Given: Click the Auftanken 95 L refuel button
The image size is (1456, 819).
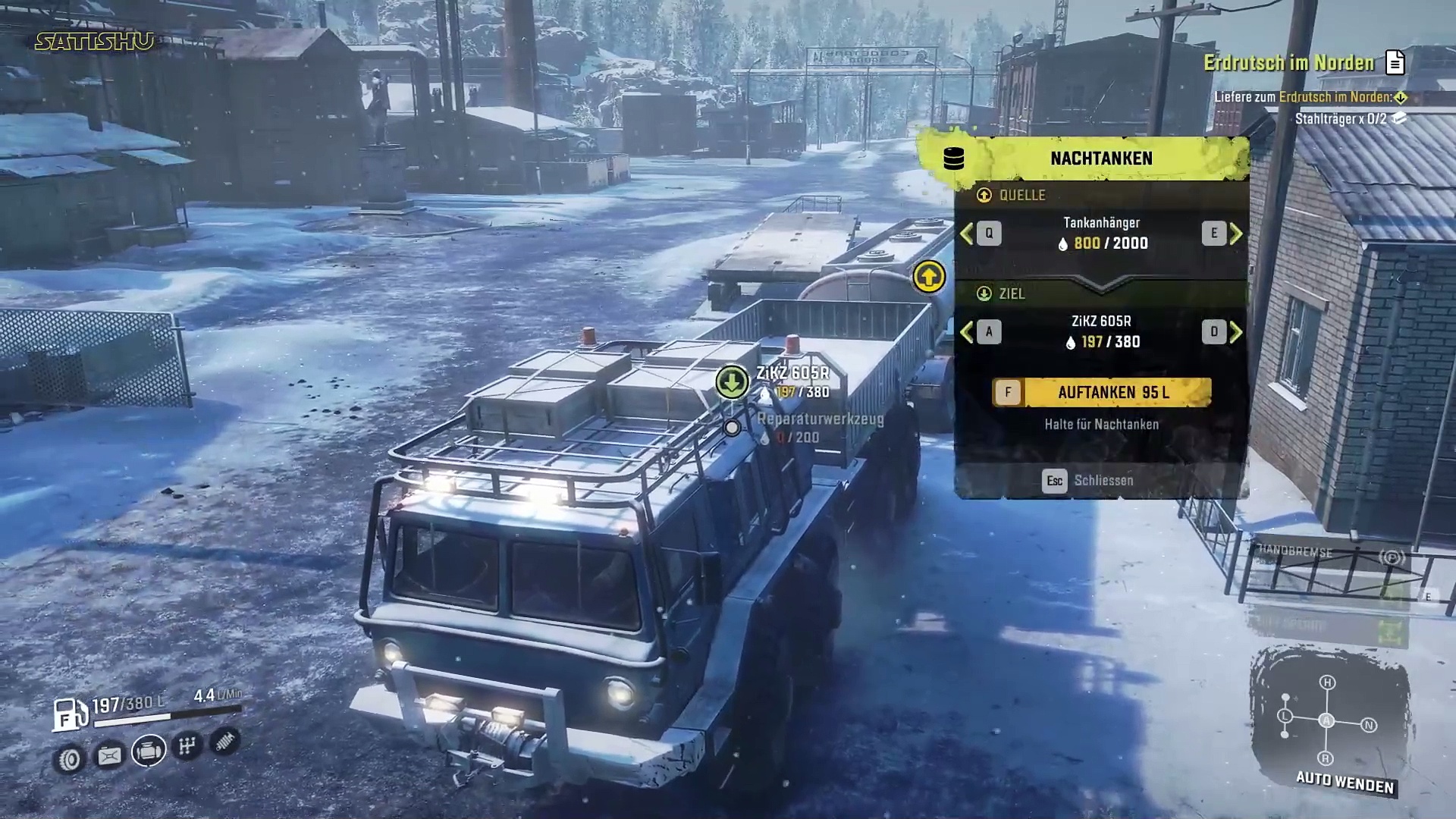Looking at the screenshot, I should click(x=1101, y=392).
